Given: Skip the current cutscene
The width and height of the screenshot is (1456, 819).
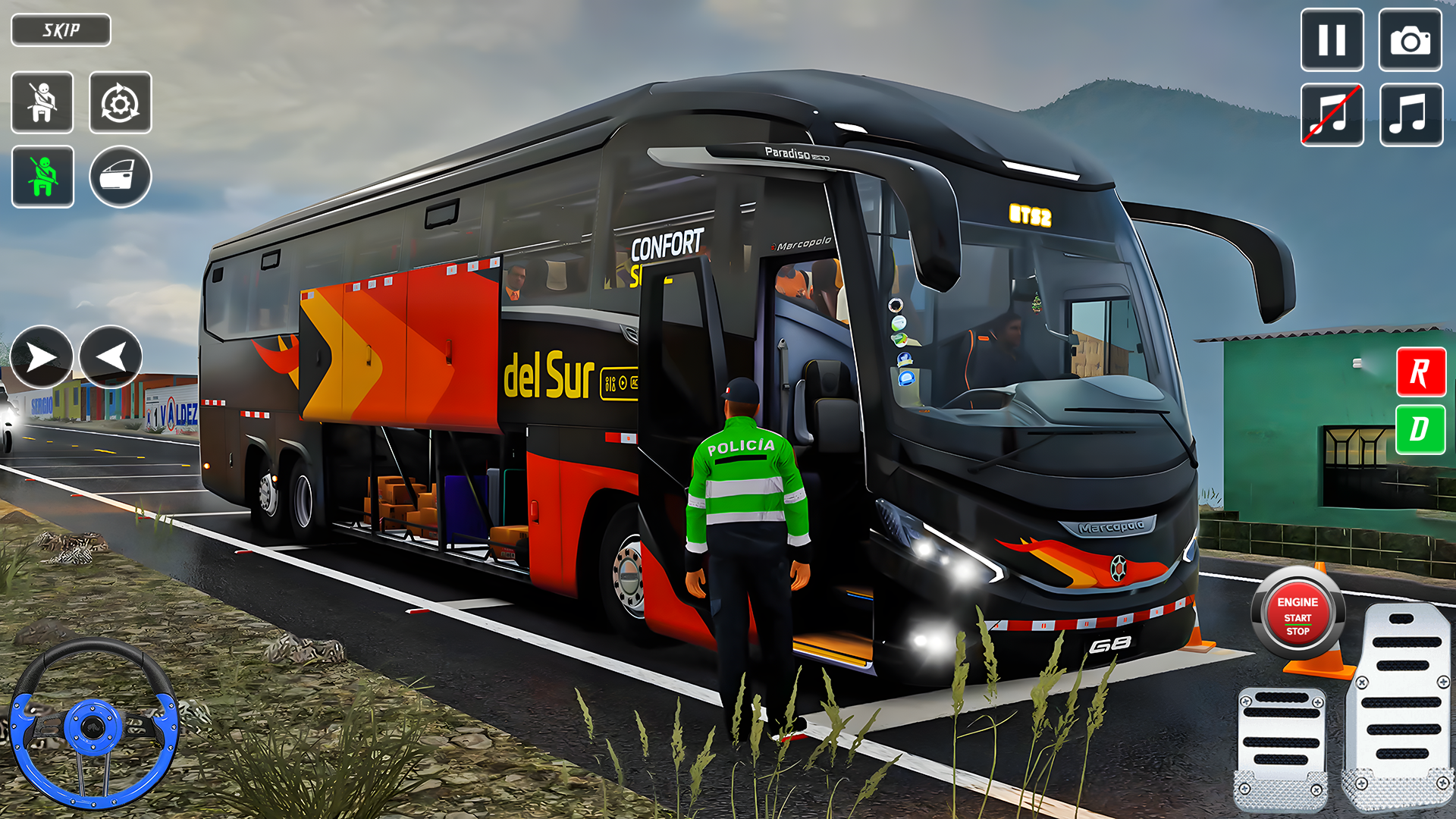Looking at the screenshot, I should [61, 30].
